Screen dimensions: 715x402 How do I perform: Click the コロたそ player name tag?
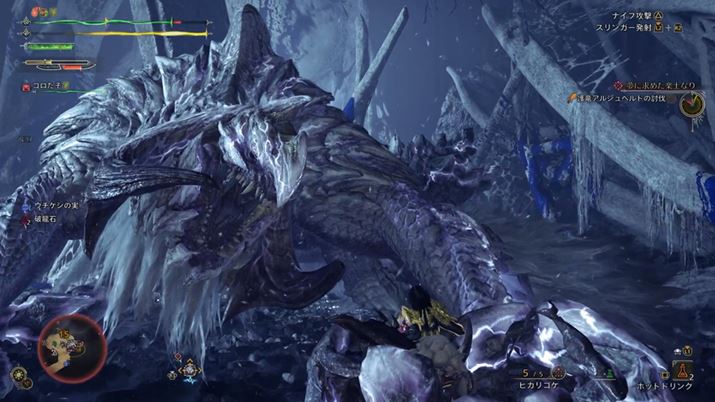coord(45,87)
